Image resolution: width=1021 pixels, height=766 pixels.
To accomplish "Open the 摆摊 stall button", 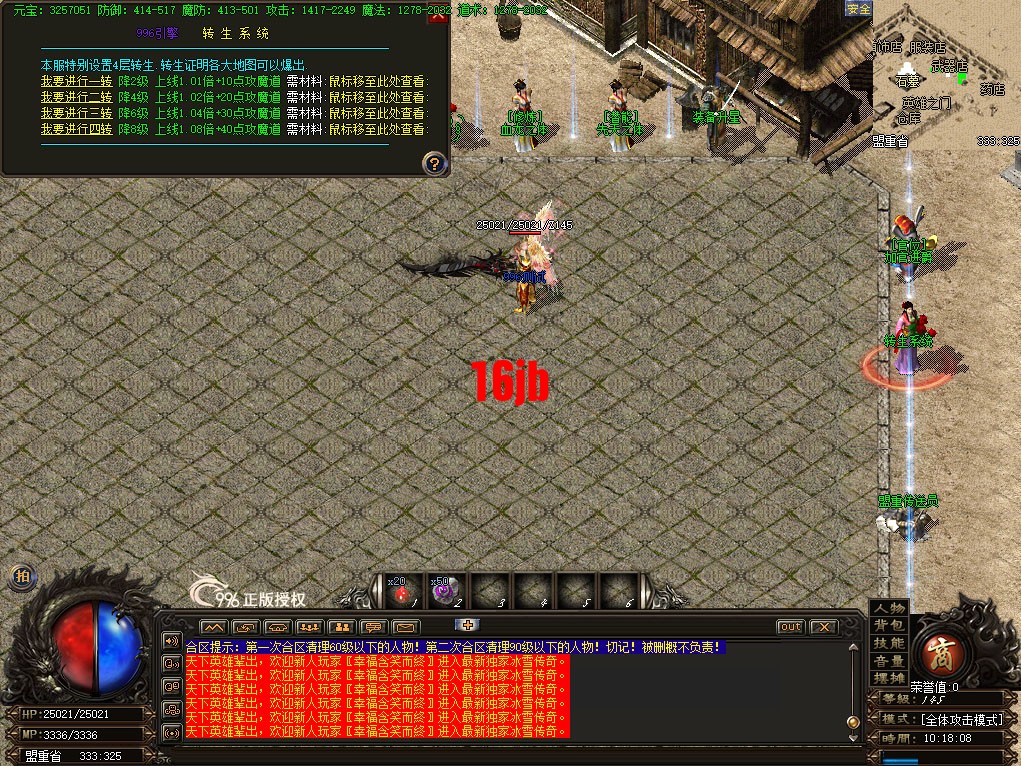I will [x=888, y=678].
